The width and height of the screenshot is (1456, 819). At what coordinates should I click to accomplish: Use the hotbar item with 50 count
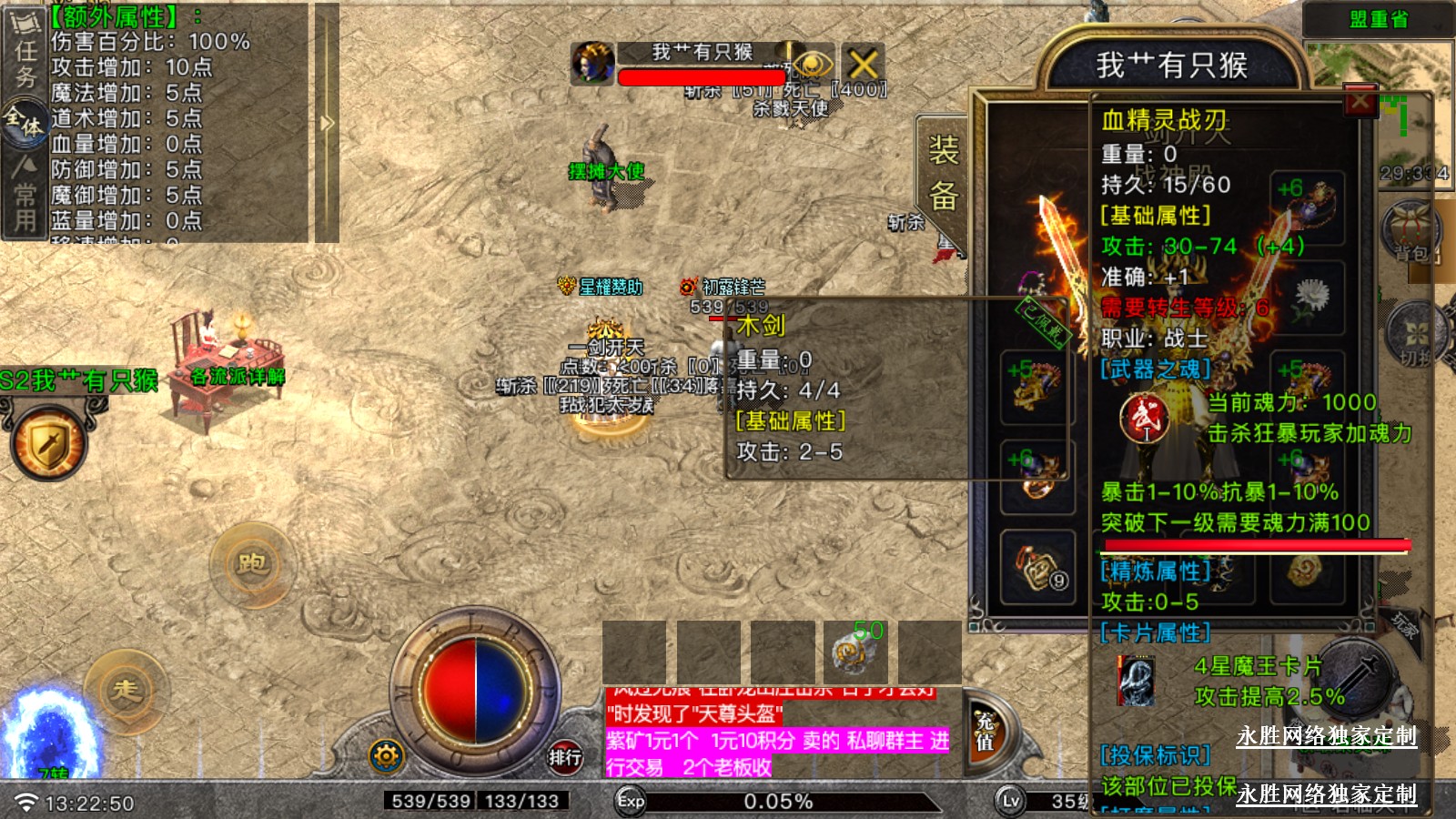pyautogui.click(x=855, y=652)
